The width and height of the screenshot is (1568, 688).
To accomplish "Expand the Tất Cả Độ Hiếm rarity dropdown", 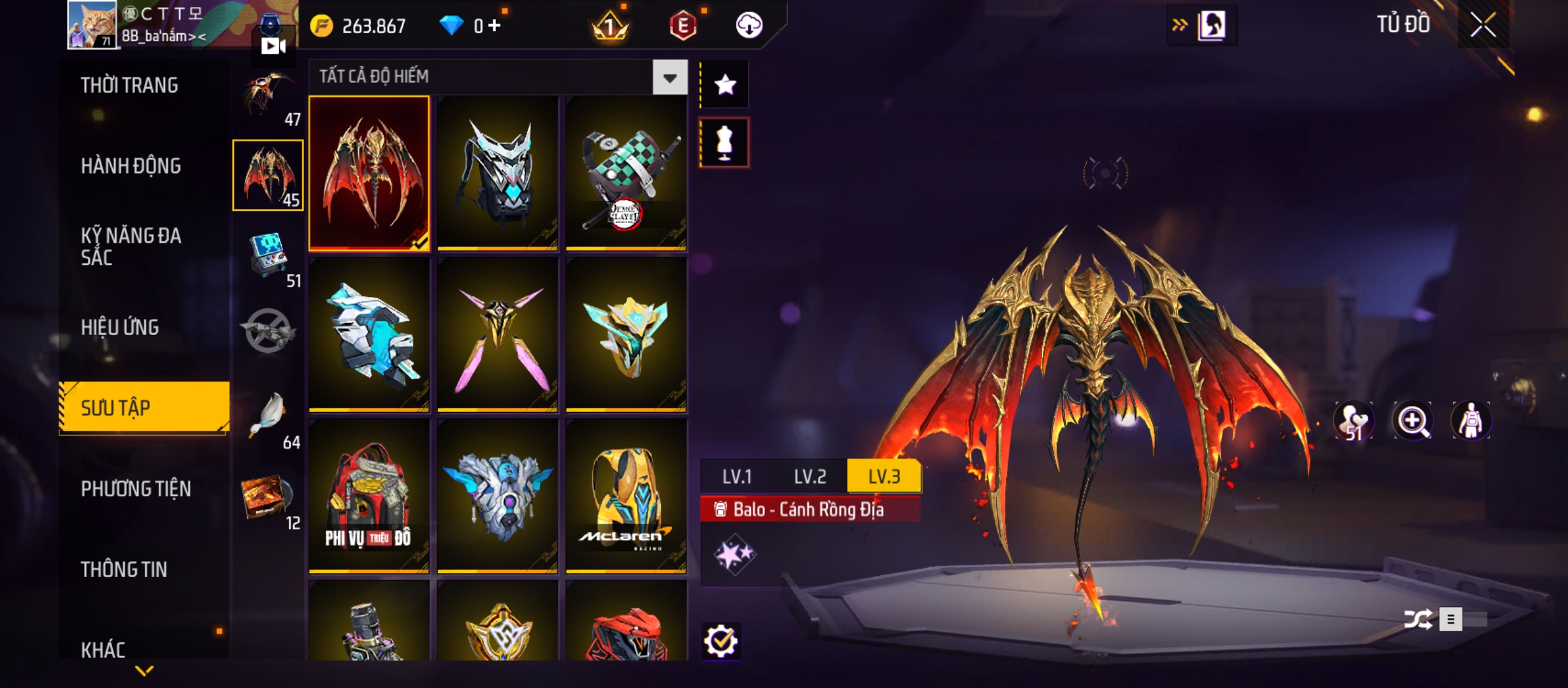I will (669, 78).
